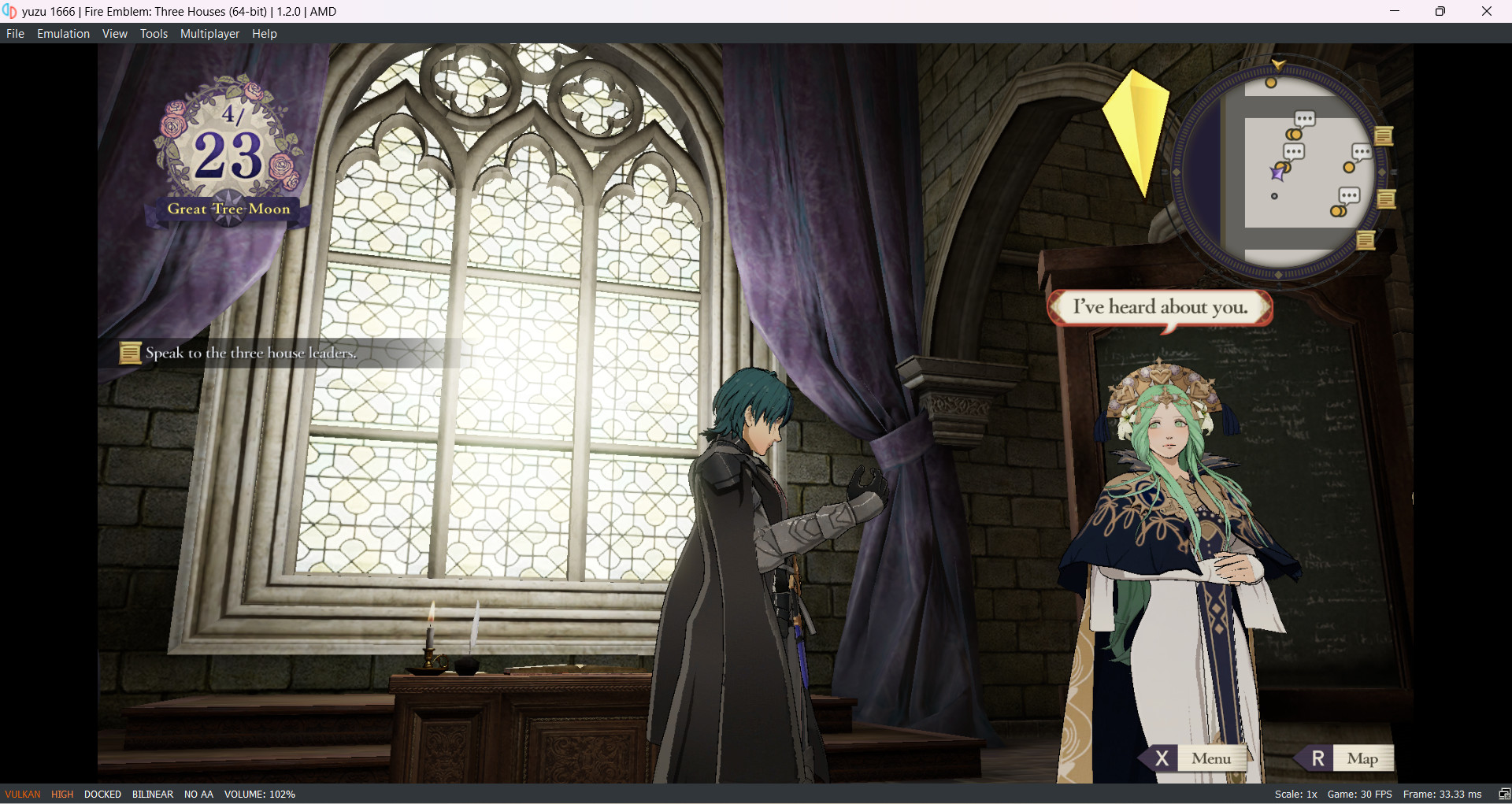Click the yuzu logo in the title bar
The height and width of the screenshot is (804, 1512).
10,11
